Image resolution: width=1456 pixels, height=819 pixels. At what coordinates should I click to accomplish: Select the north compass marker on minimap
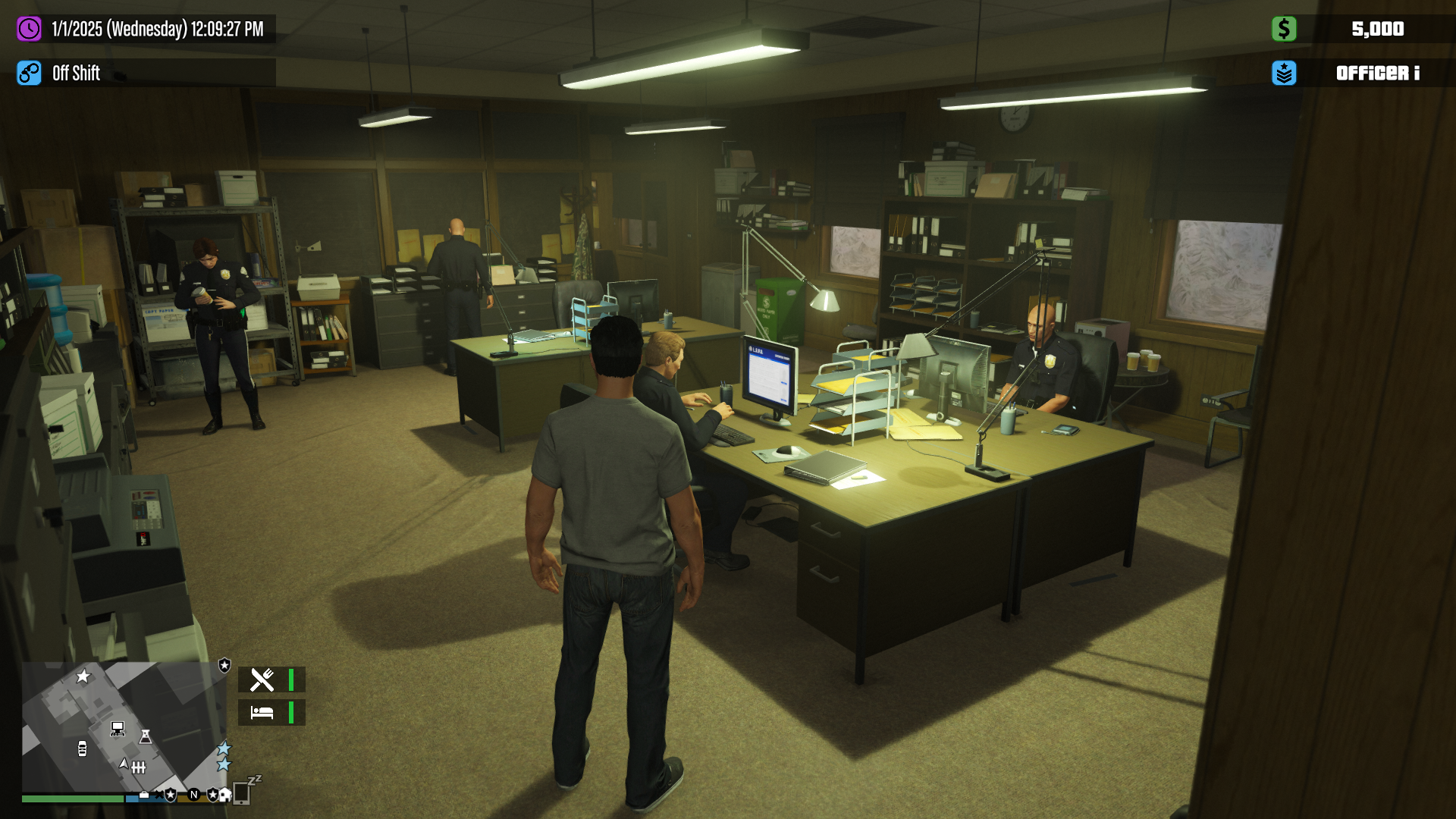pyautogui.click(x=194, y=795)
